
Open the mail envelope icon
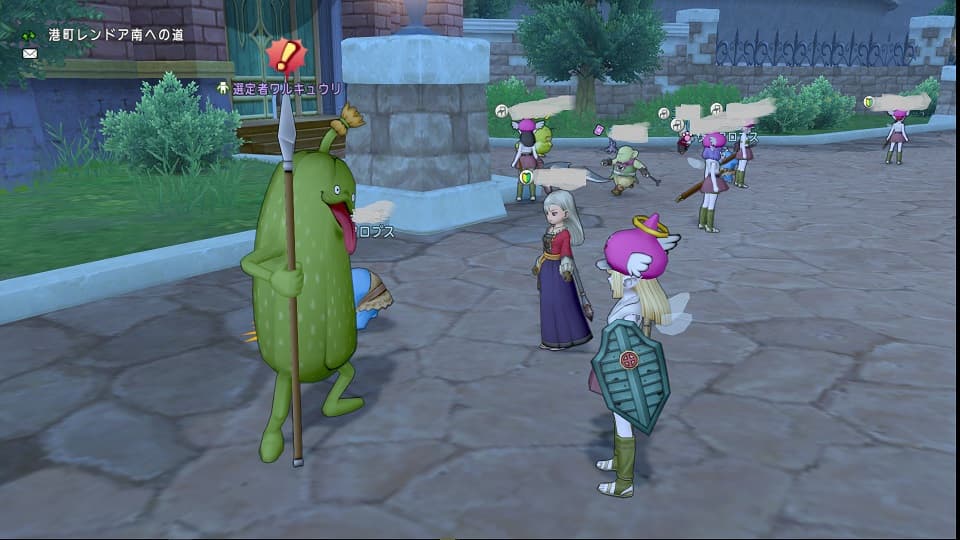click(x=29, y=53)
